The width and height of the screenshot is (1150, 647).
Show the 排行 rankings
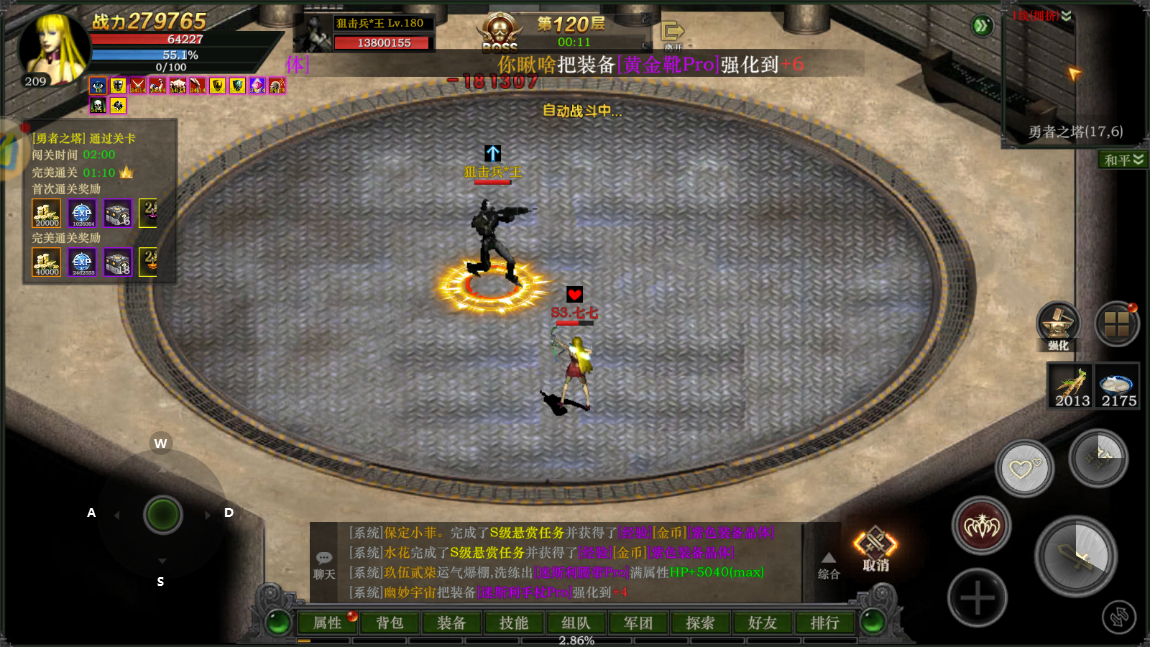pyautogui.click(x=825, y=623)
